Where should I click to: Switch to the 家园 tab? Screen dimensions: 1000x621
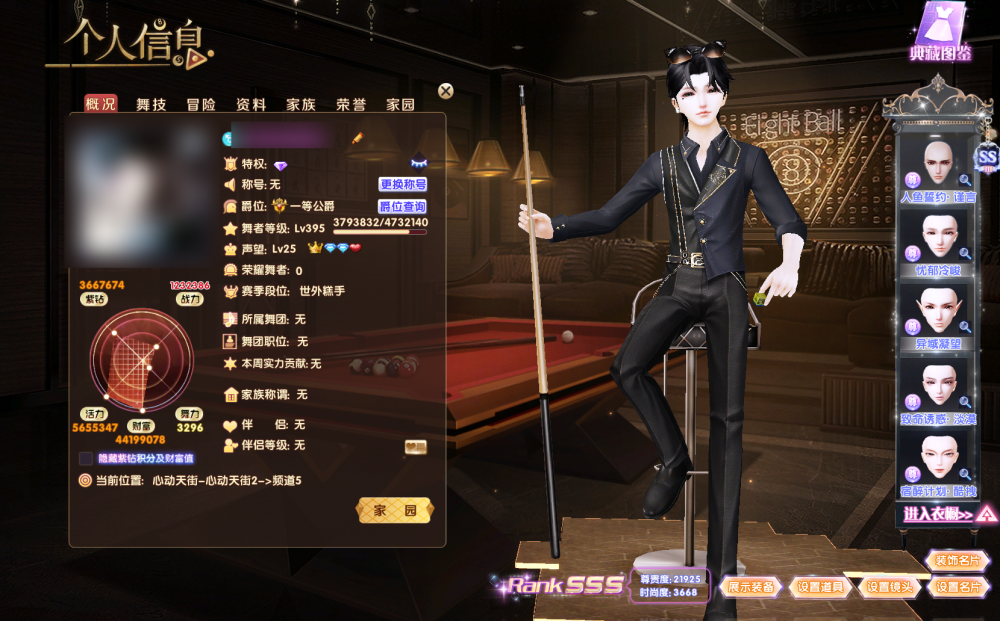pos(401,104)
